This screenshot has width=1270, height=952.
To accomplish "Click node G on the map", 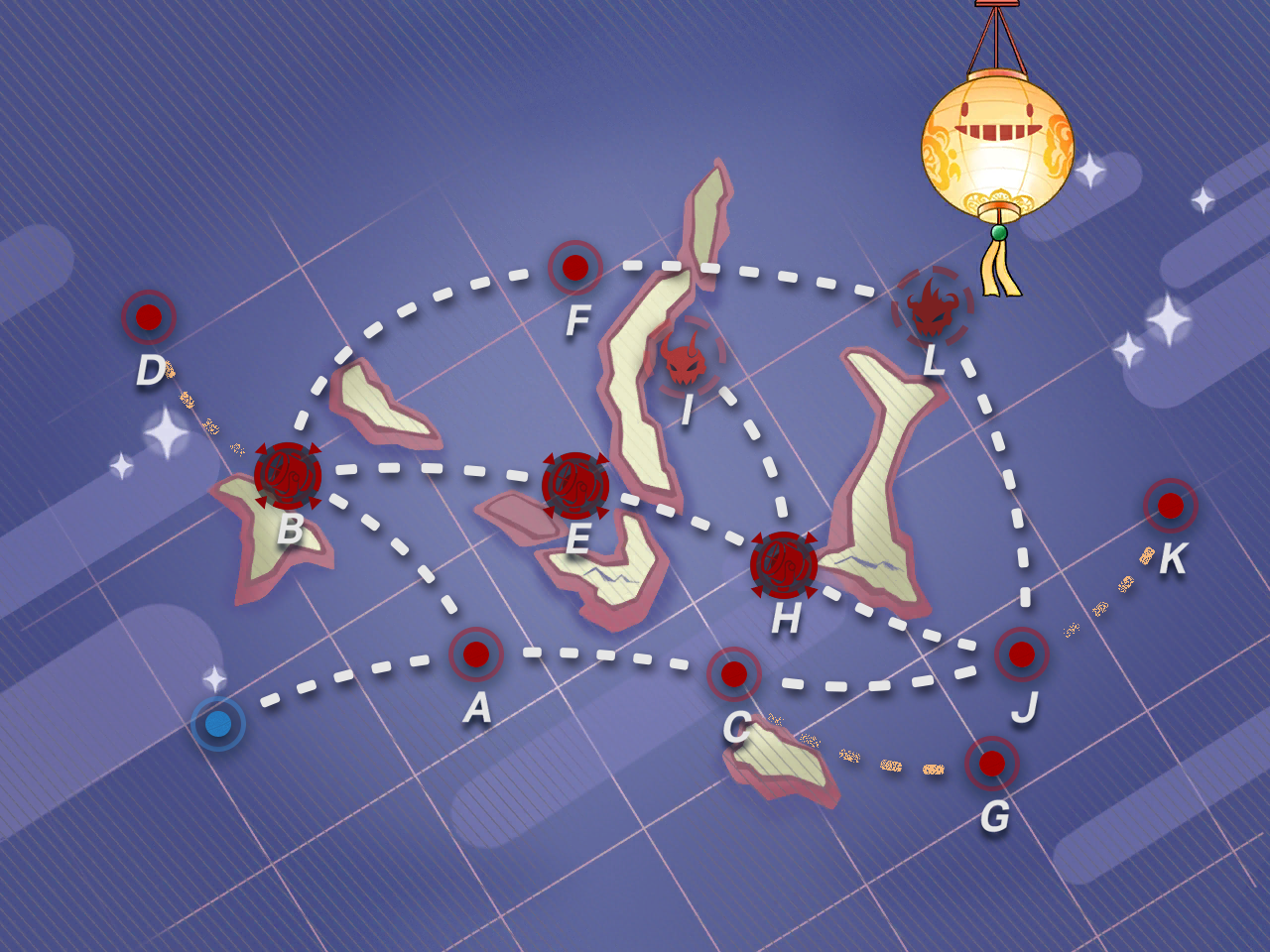I will (992, 764).
